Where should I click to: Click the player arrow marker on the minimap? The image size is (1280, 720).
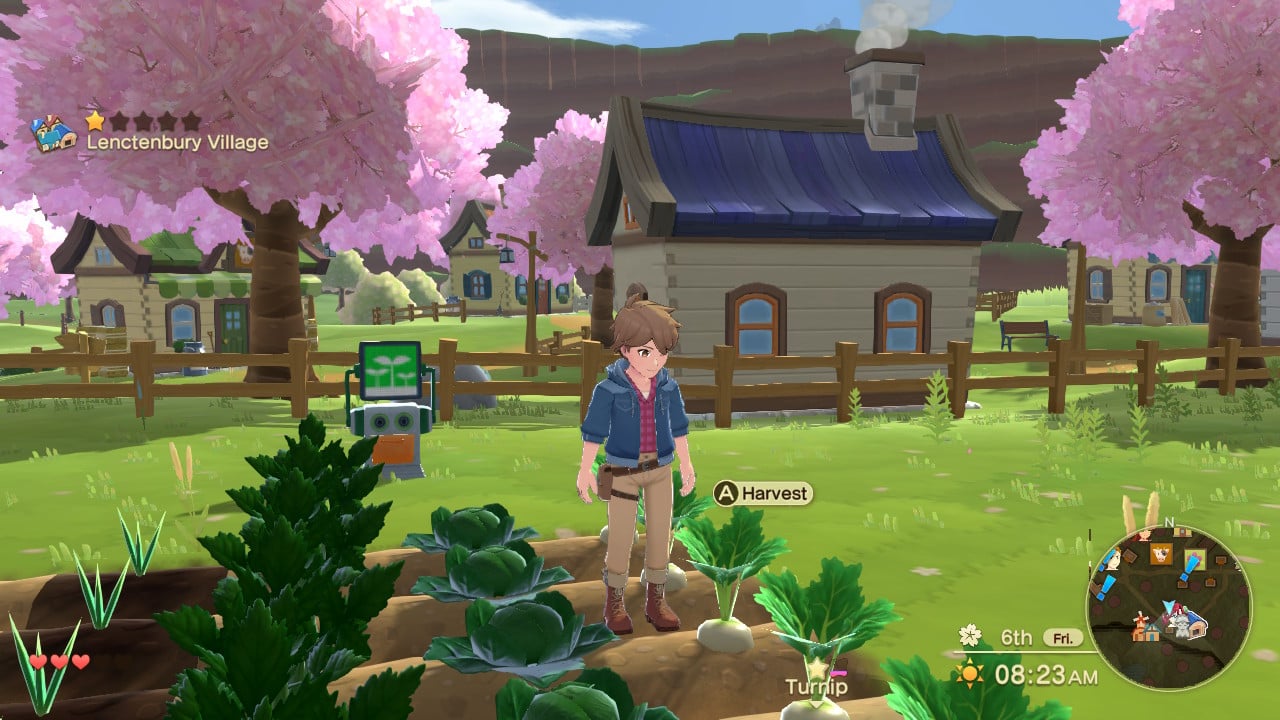[1169, 607]
